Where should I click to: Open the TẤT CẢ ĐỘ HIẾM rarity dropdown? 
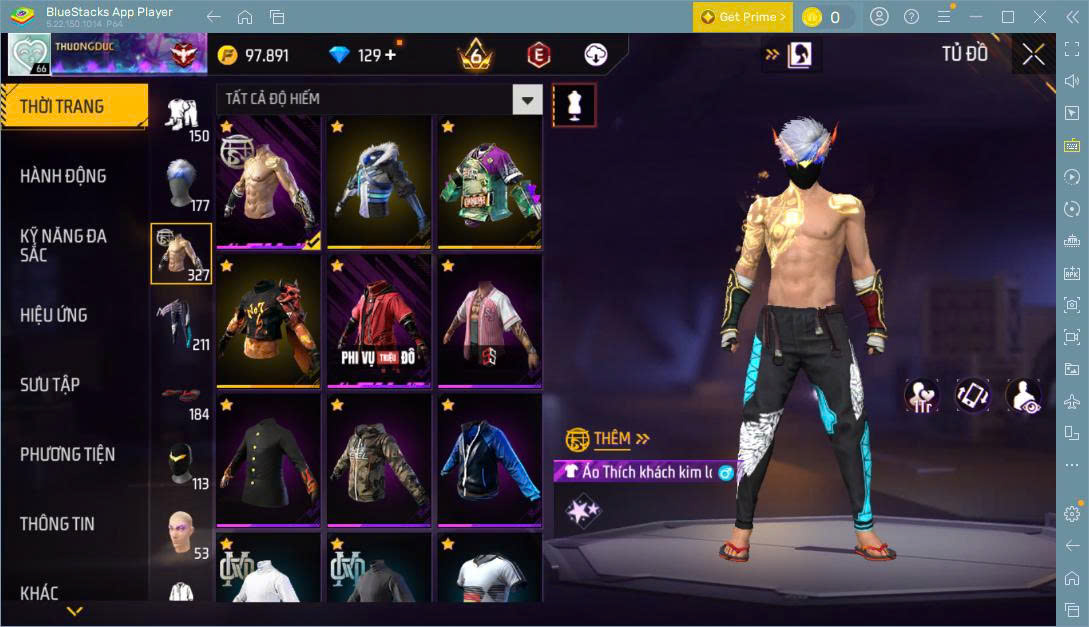click(x=379, y=99)
